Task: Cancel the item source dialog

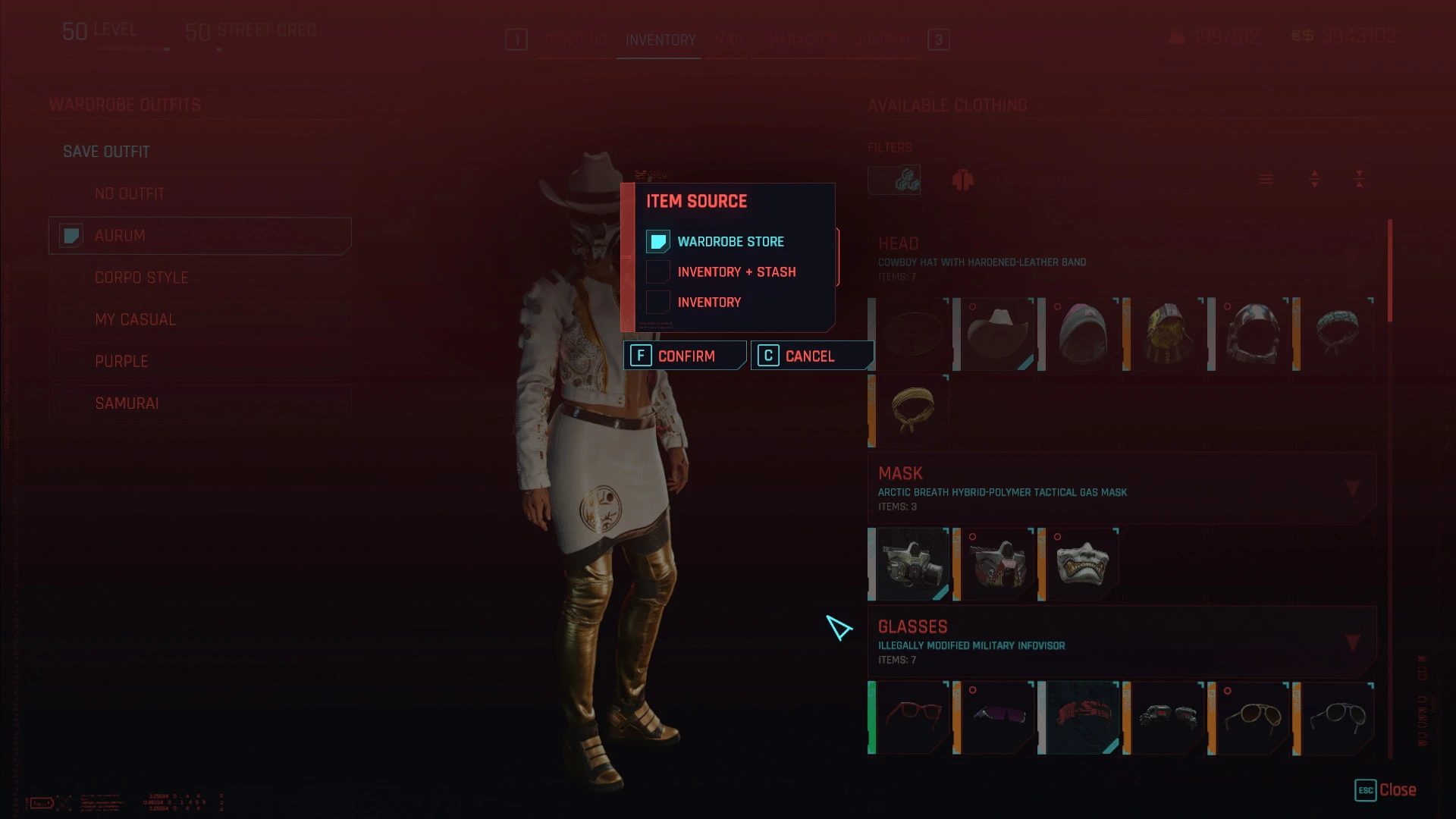Action: click(808, 355)
